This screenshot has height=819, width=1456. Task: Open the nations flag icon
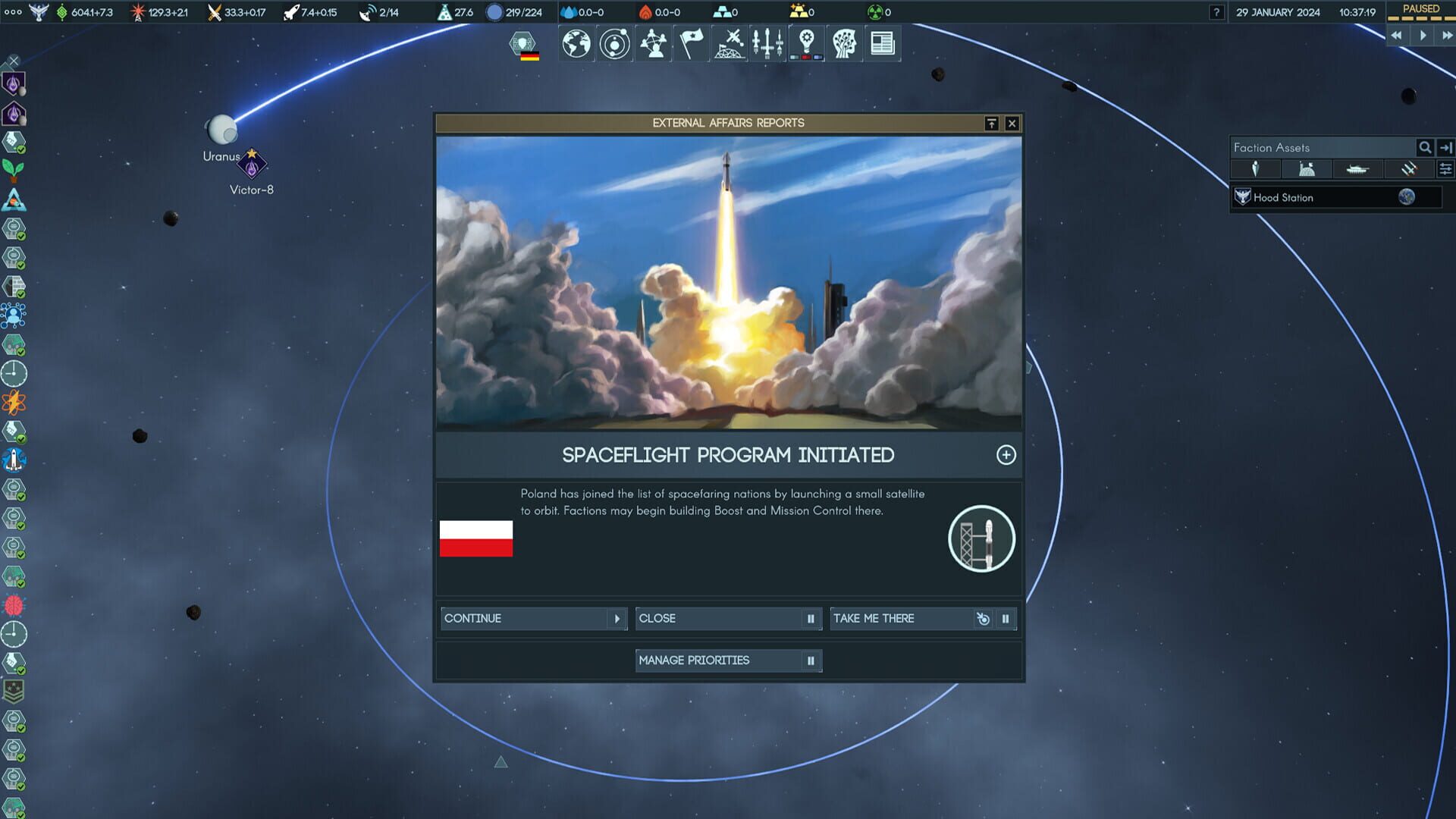pyautogui.click(x=691, y=43)
